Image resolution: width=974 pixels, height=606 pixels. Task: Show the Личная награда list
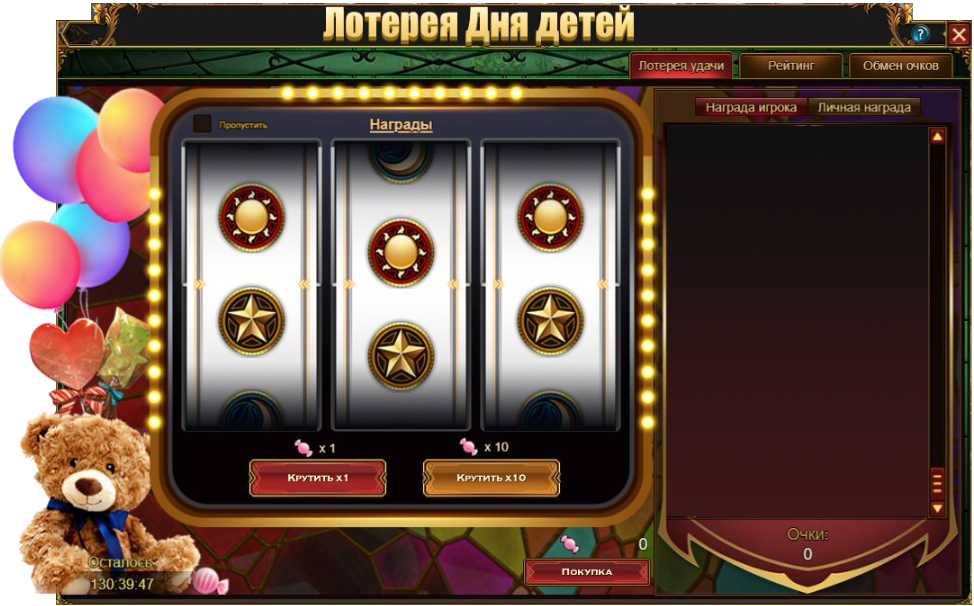(x=865, y=107)
